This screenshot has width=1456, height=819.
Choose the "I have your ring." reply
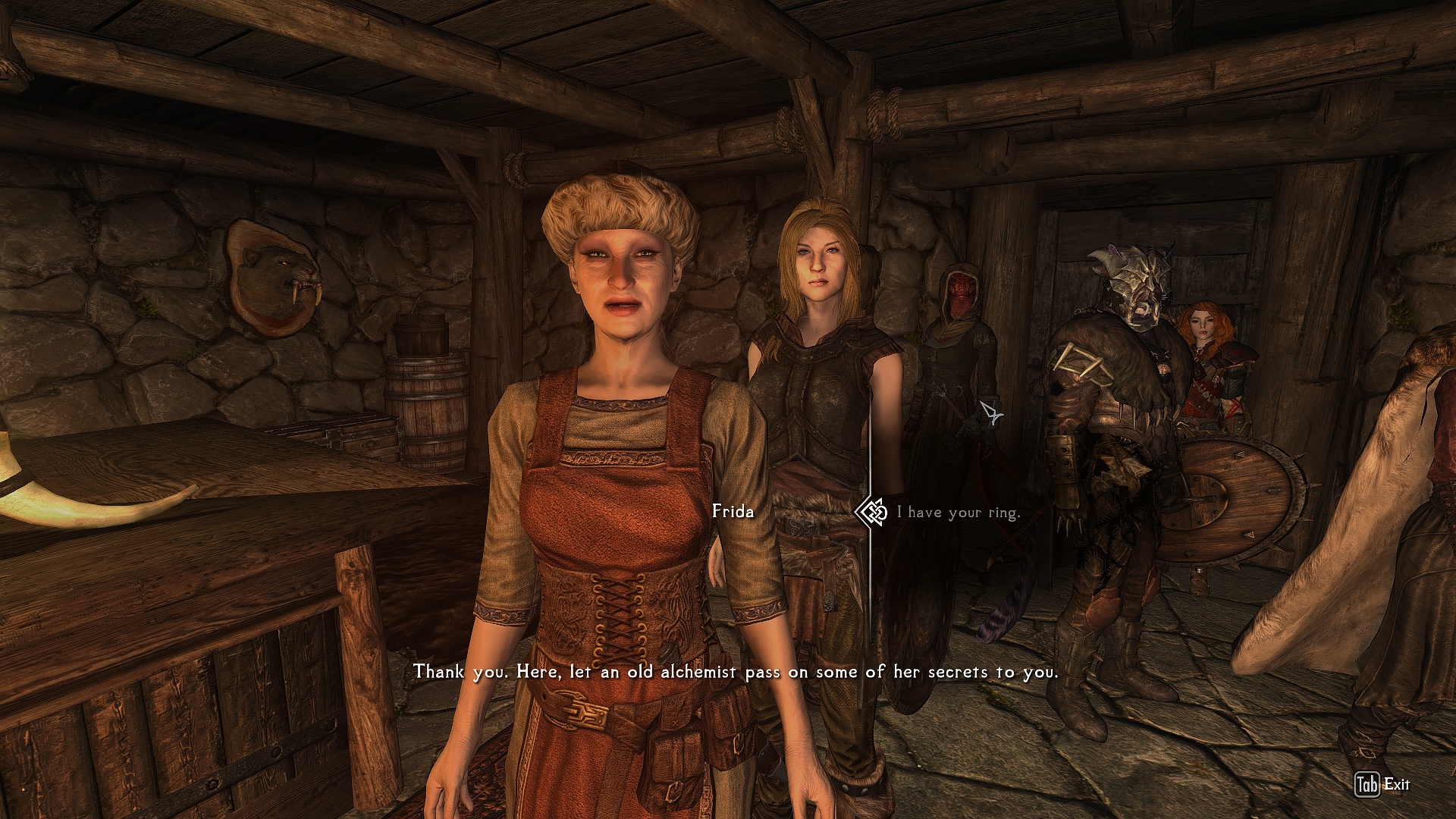tap(959, 513)
